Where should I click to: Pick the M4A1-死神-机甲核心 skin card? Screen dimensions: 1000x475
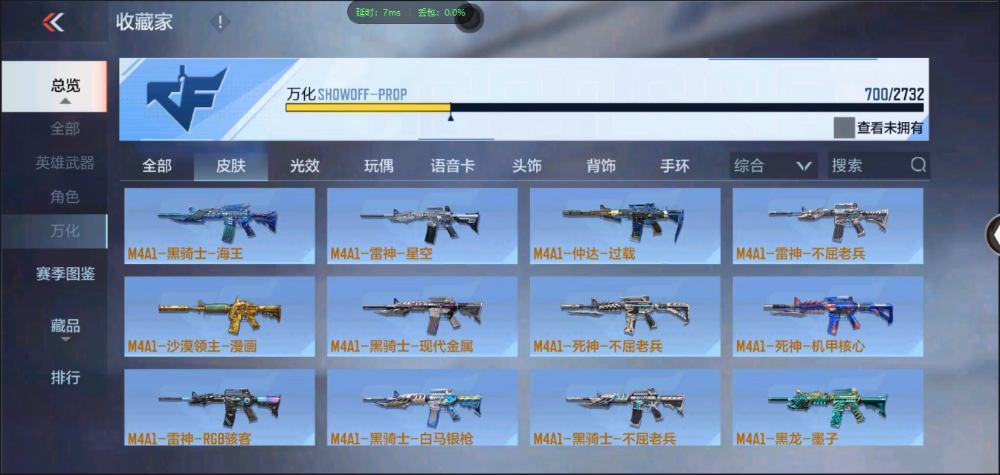pyautogui.click(x=828, y=316)
